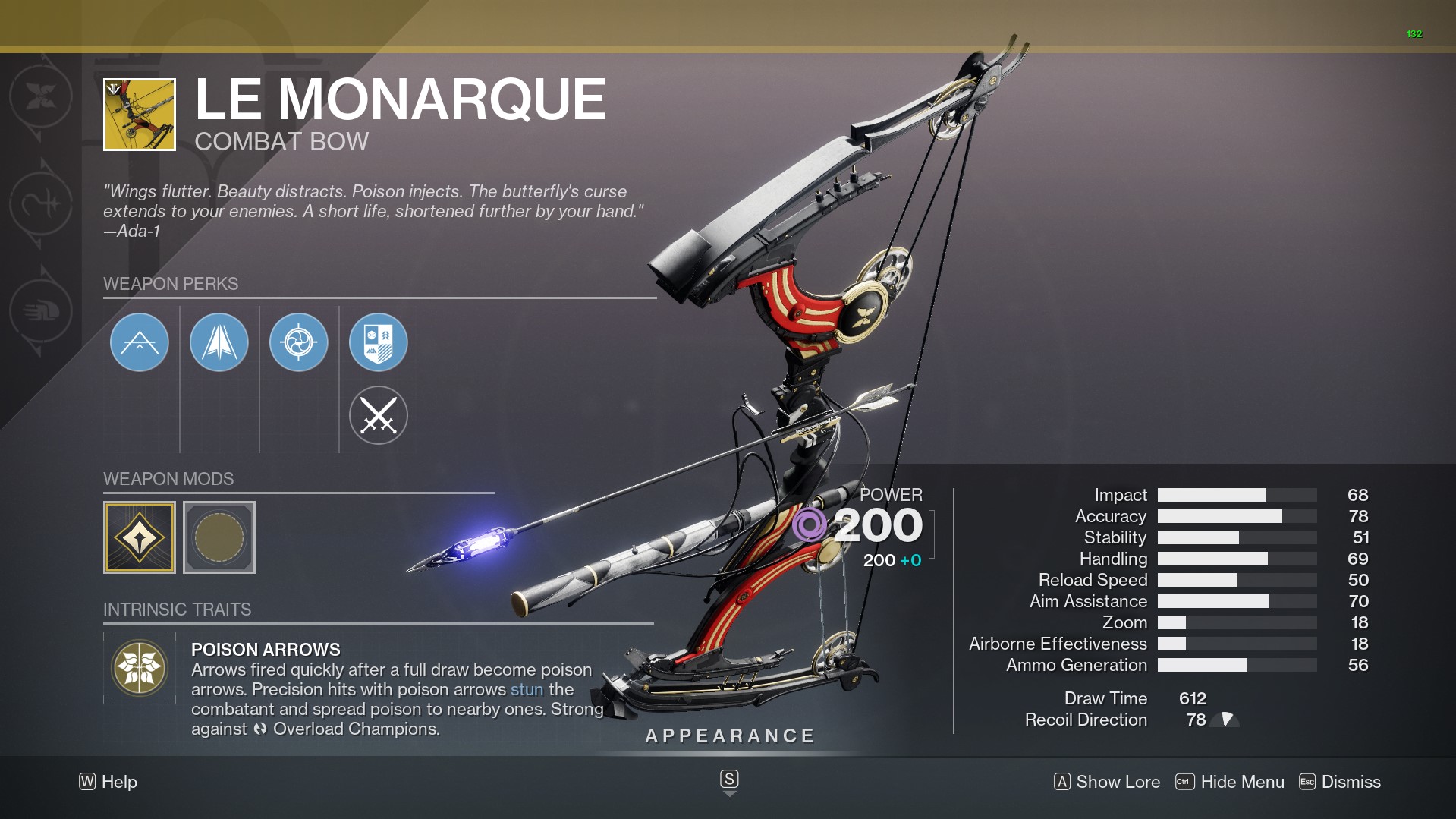The image size is (1456, 819).
Task: Open the Help prompt
Action: tap(108, 782)
